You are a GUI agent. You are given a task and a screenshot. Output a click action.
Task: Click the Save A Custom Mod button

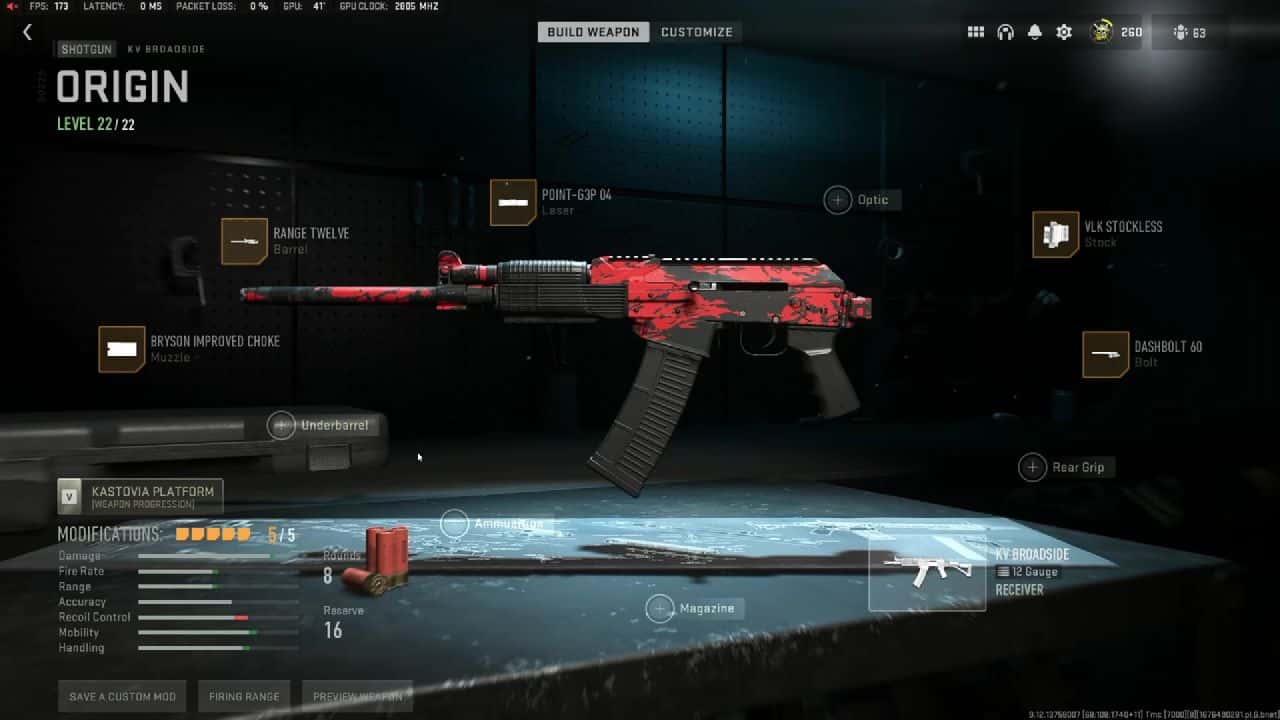[x=122, y=695]
